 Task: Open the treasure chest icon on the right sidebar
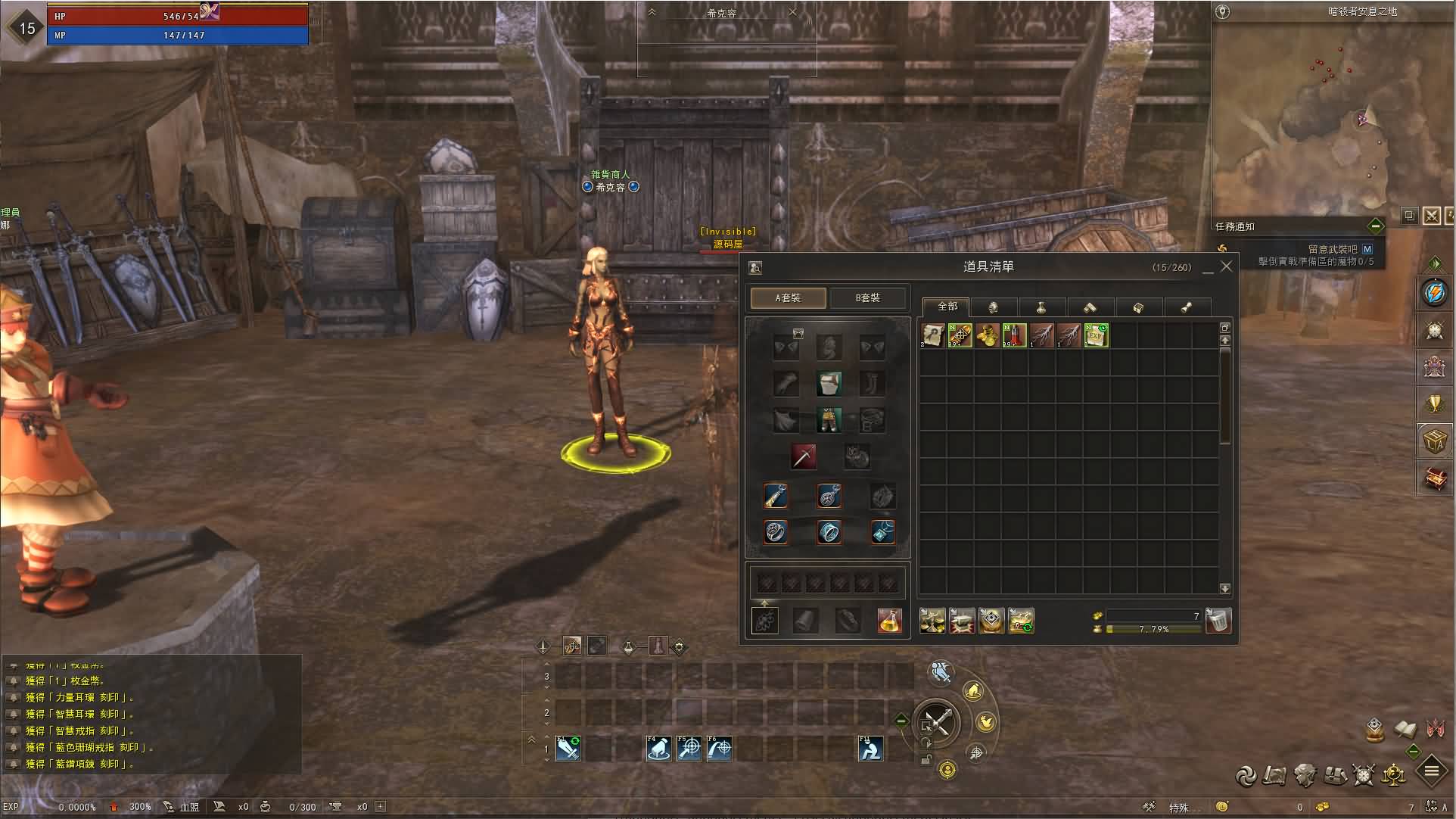1435,478
